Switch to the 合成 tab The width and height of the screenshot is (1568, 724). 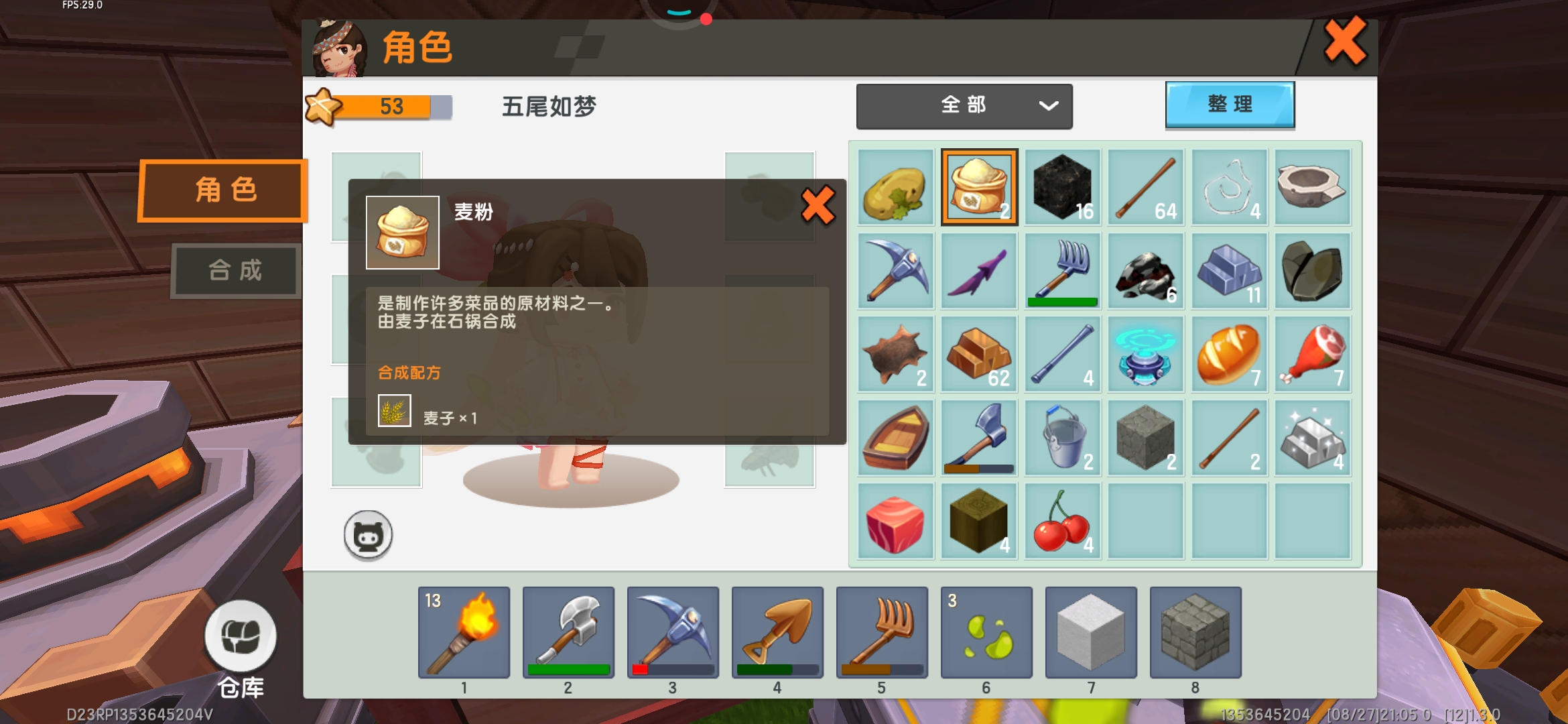235,270
